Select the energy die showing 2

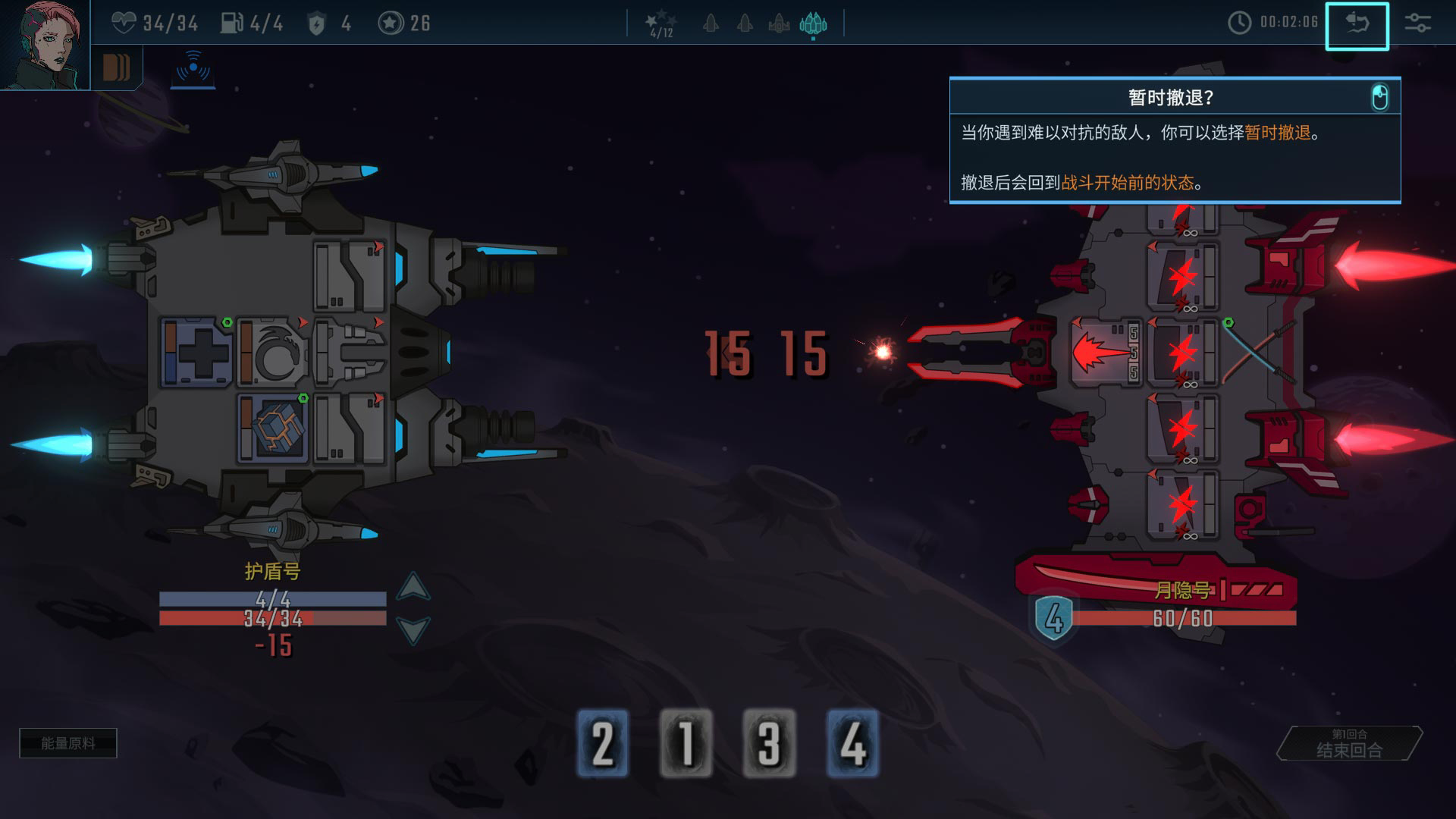click(603, 743)
